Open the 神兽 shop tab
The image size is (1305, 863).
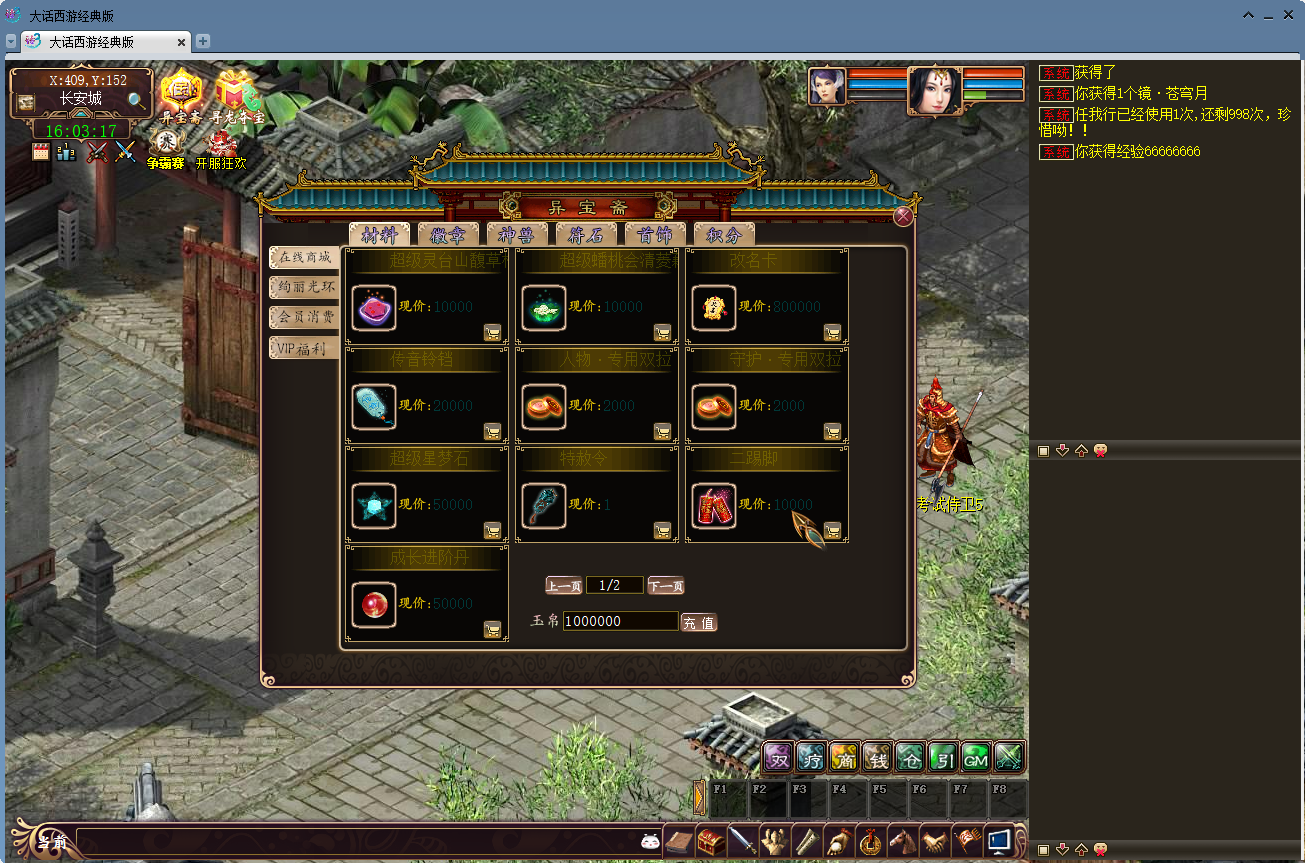coord(517,235)
